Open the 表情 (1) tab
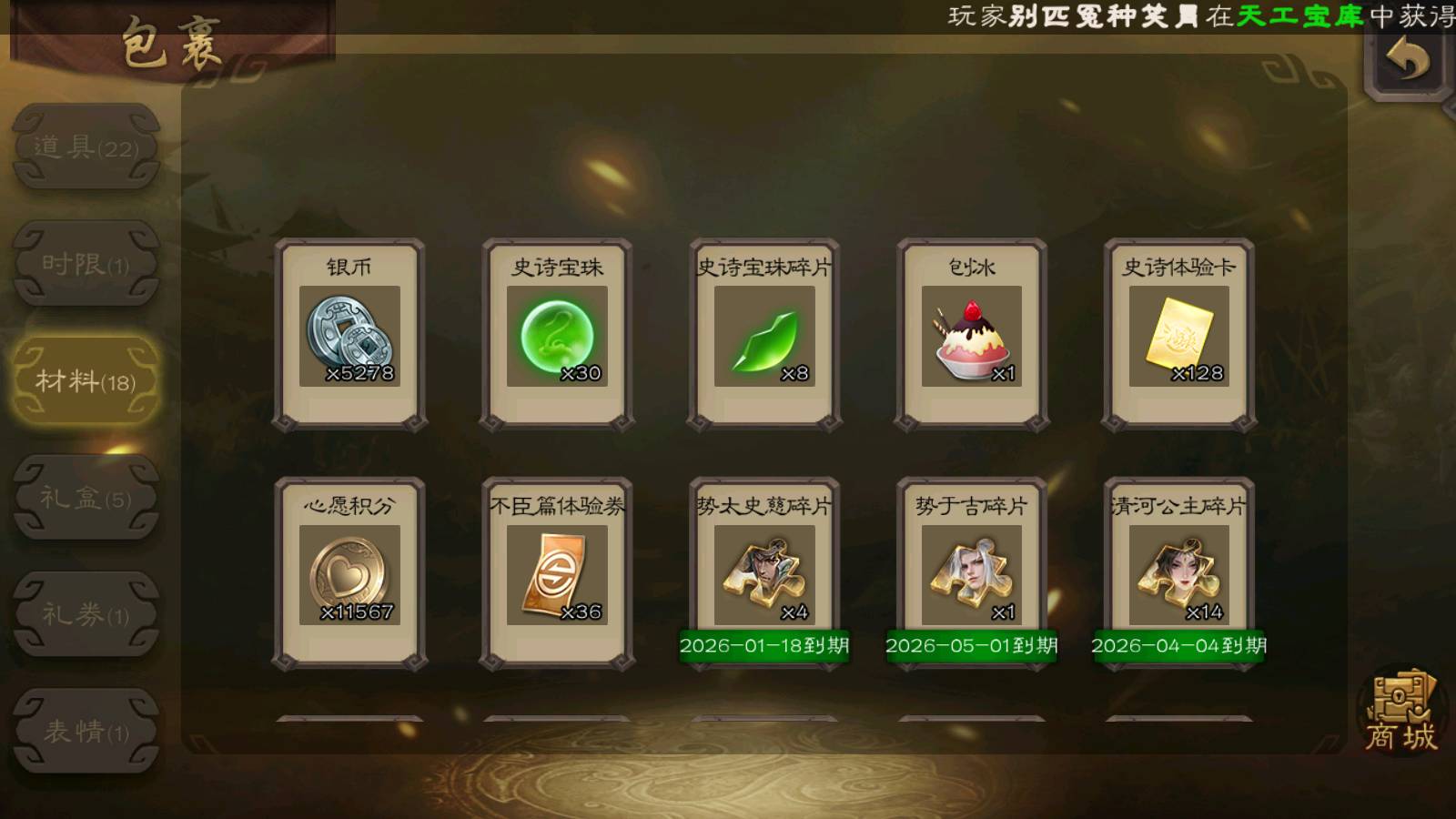 point(86,731)
